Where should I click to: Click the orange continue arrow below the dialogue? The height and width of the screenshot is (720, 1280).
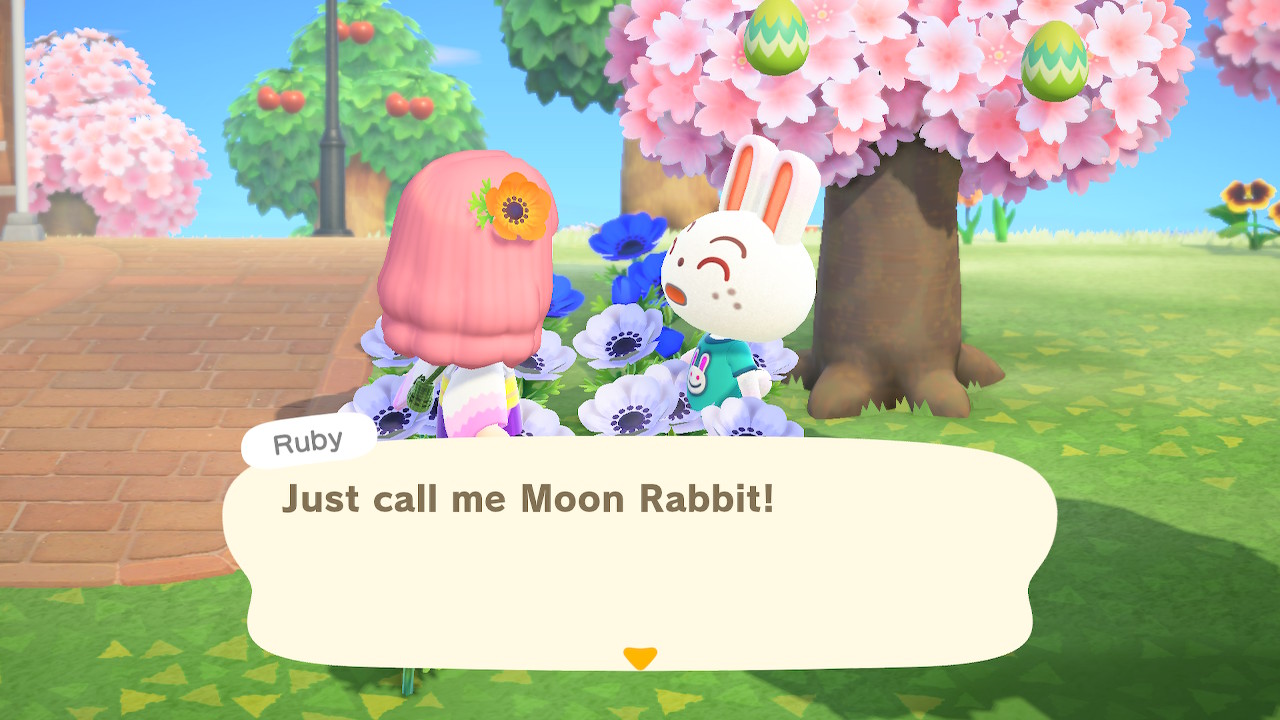(640, 658)
